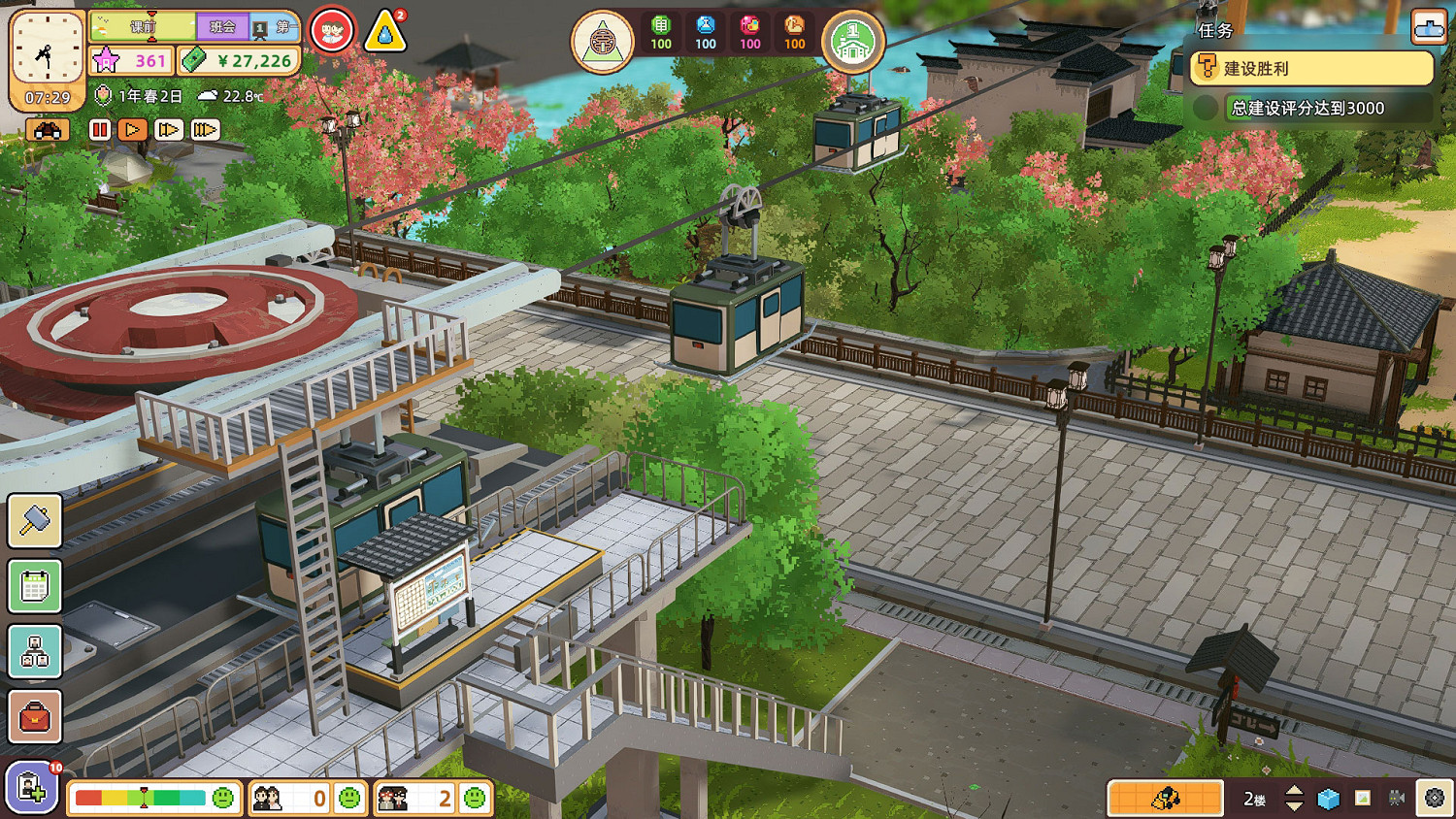The width and height of the screenshot is (1456, 819).
Task: Open the gear settings menu
Action: pyautogui.click(x=1435, y=799)
